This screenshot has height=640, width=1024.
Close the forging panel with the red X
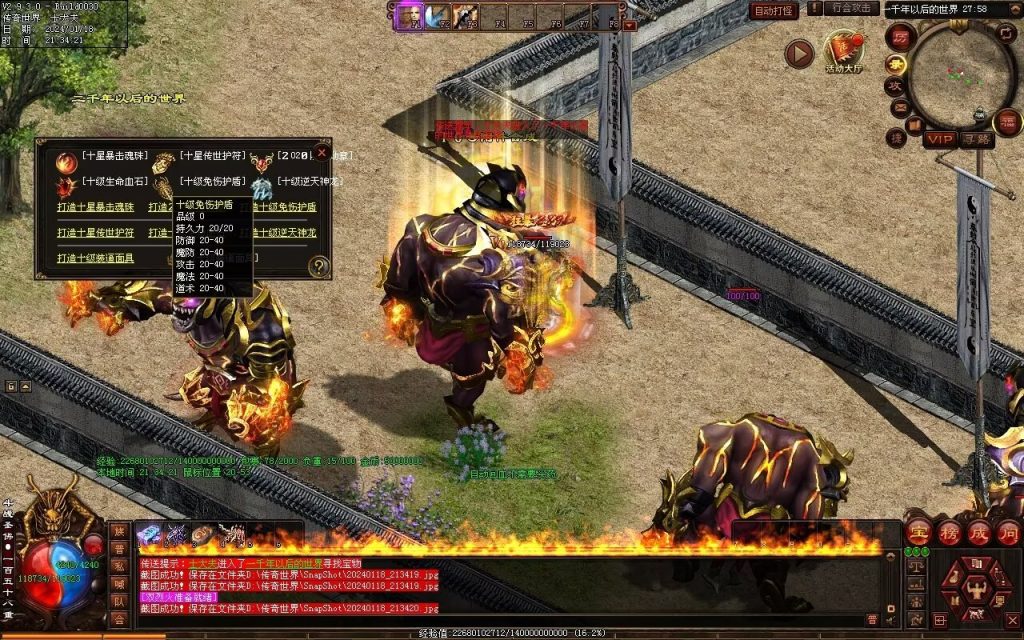pyautogui.click(x=321, y=153)
